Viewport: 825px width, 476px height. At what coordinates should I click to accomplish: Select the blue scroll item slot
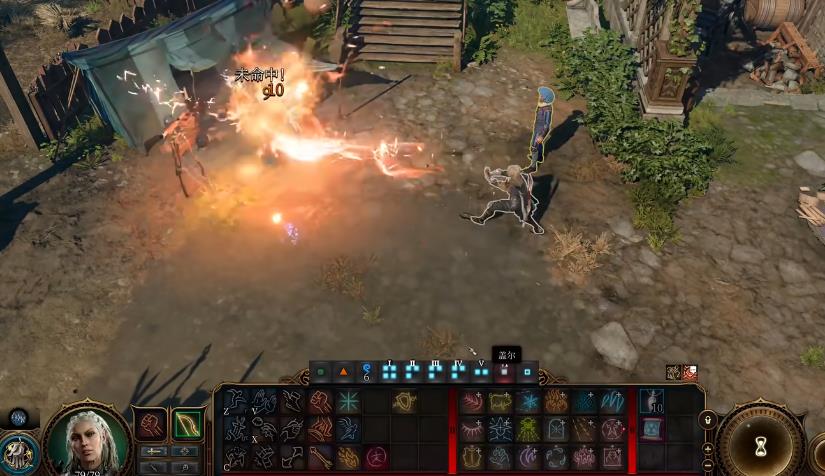(651, 429)
